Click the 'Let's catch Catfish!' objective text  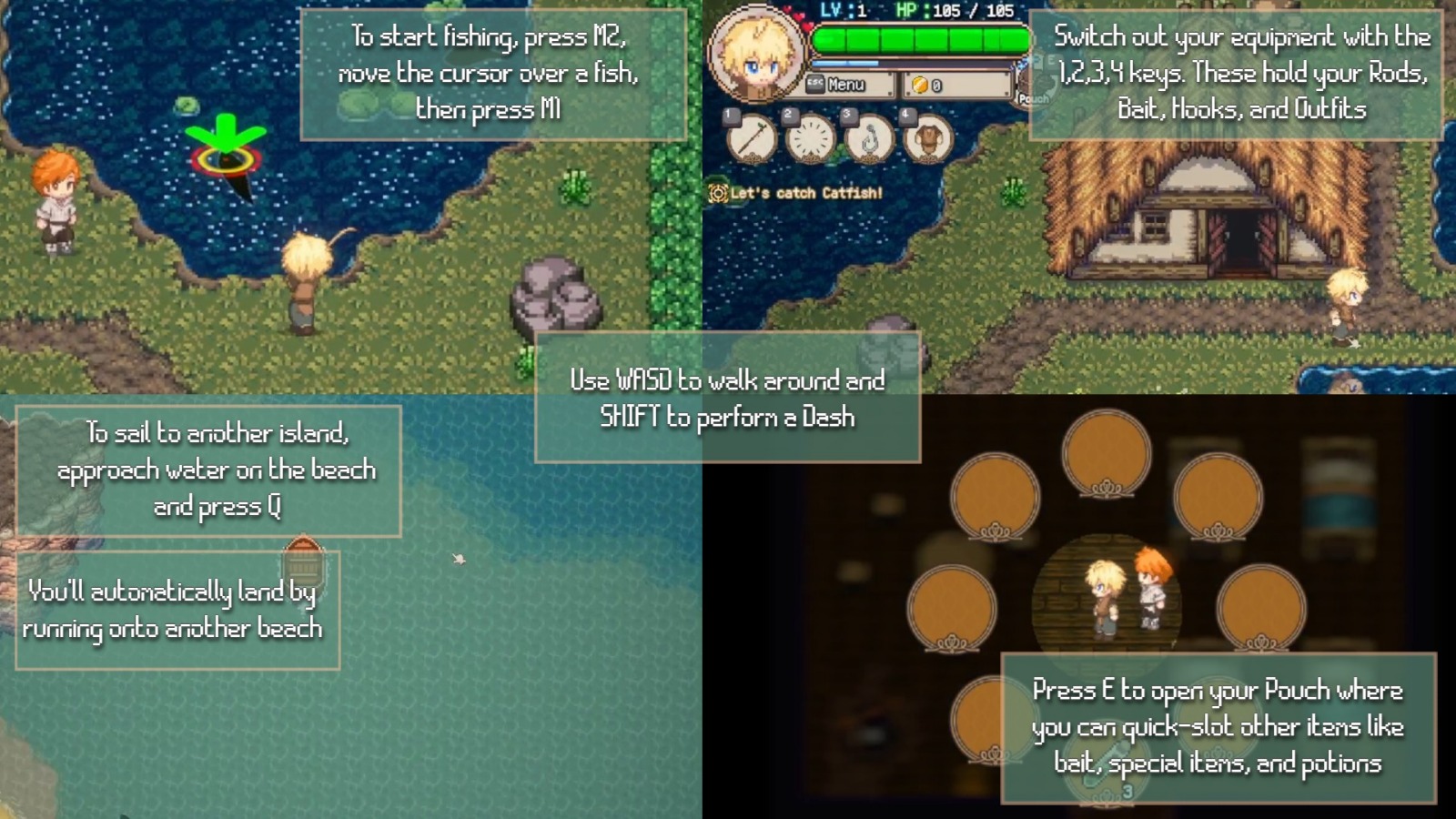click(805, 192)
